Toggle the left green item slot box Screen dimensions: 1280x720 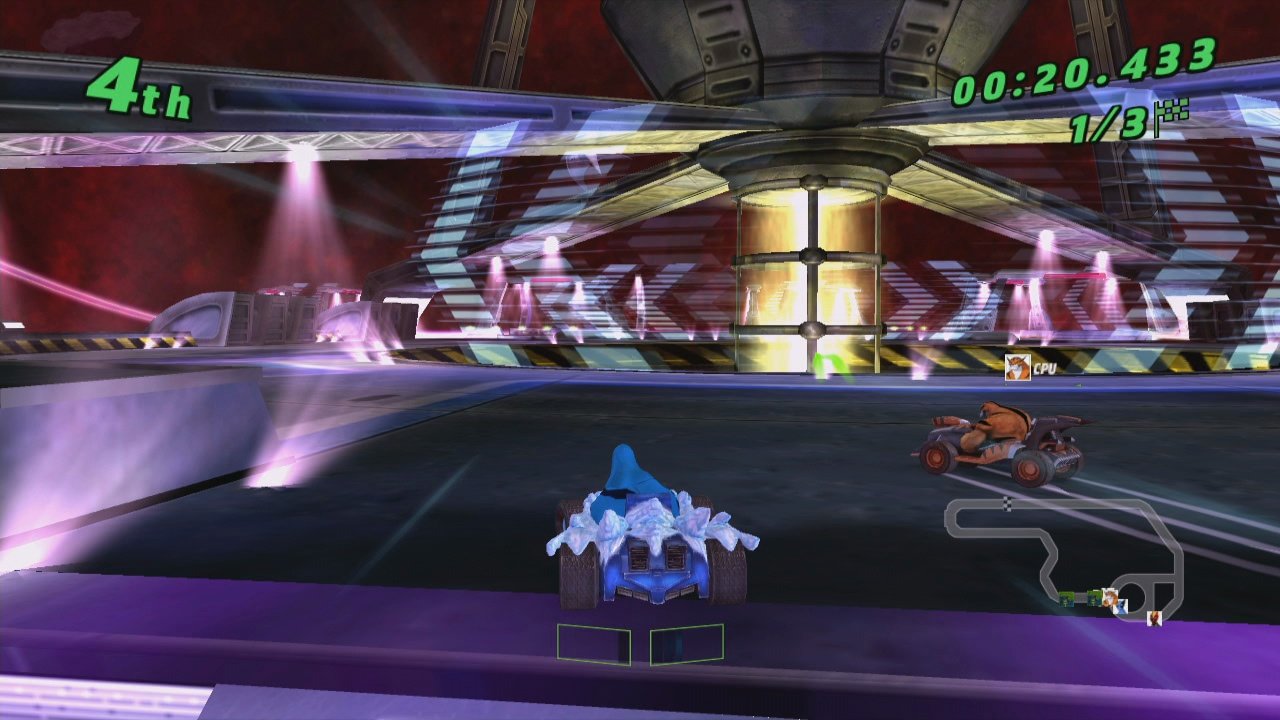(x=596, y=644)
